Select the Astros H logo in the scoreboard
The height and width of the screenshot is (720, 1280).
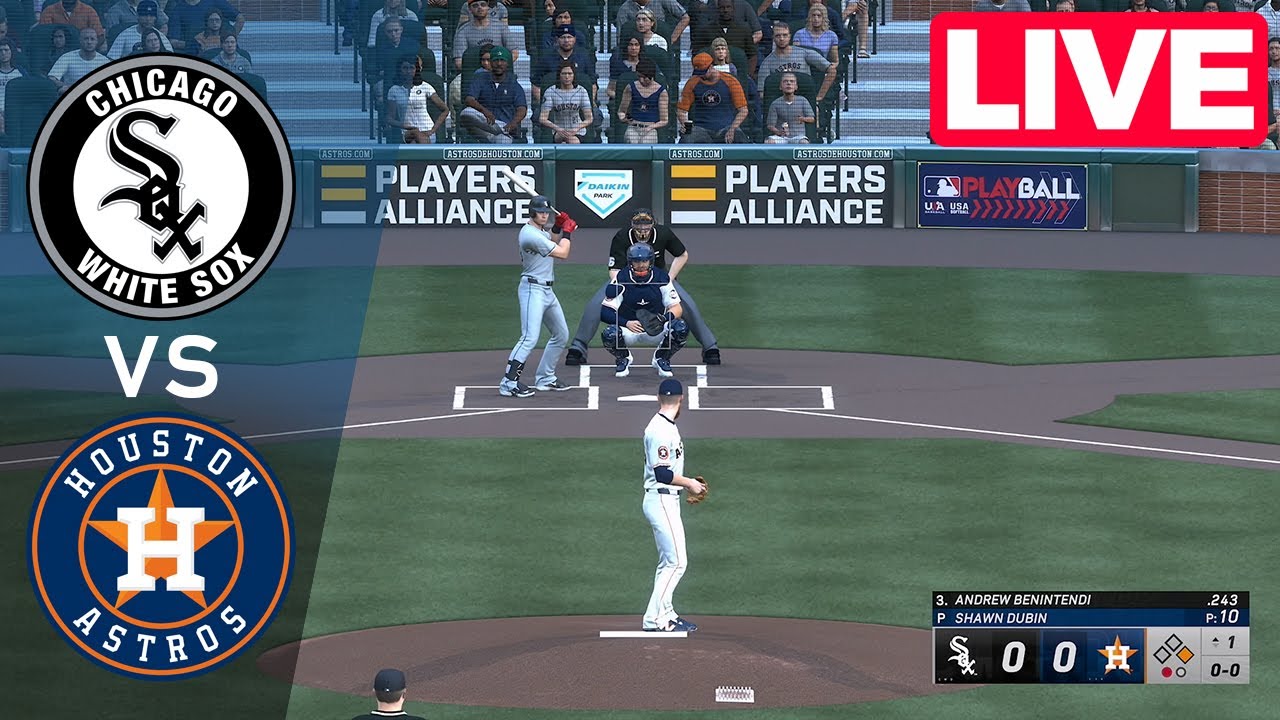[1117, 655]
